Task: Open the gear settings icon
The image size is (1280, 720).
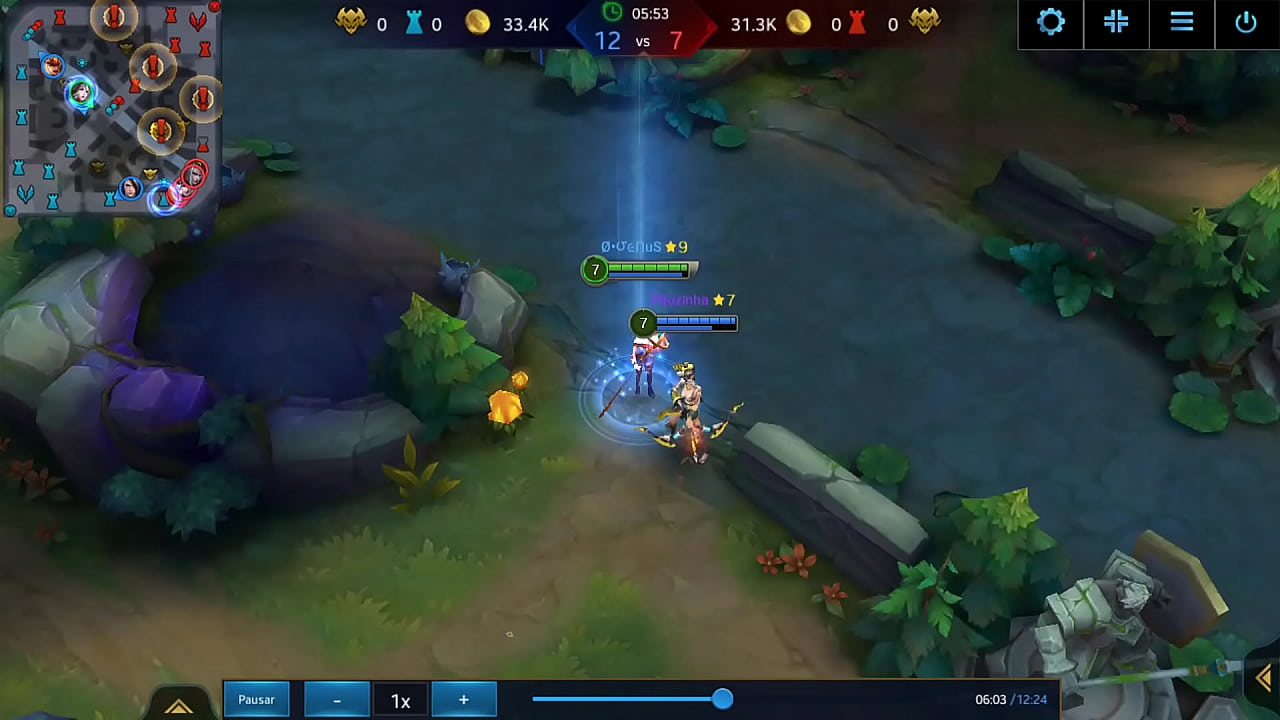Action: [1051, 22]
